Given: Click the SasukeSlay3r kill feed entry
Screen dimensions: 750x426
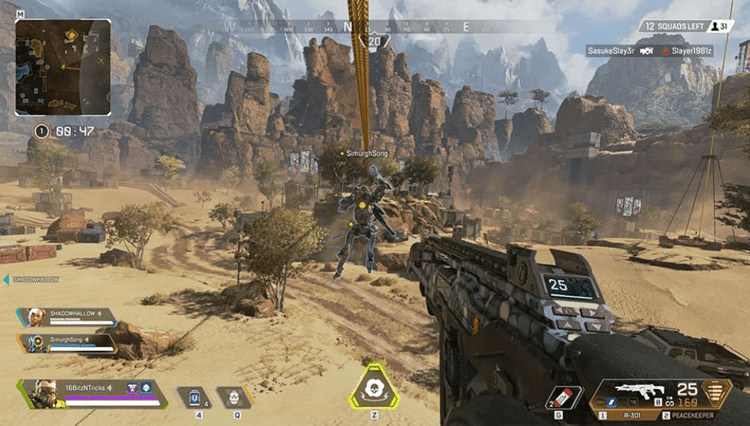Looking at the screenshot, I should coord(610,49).
